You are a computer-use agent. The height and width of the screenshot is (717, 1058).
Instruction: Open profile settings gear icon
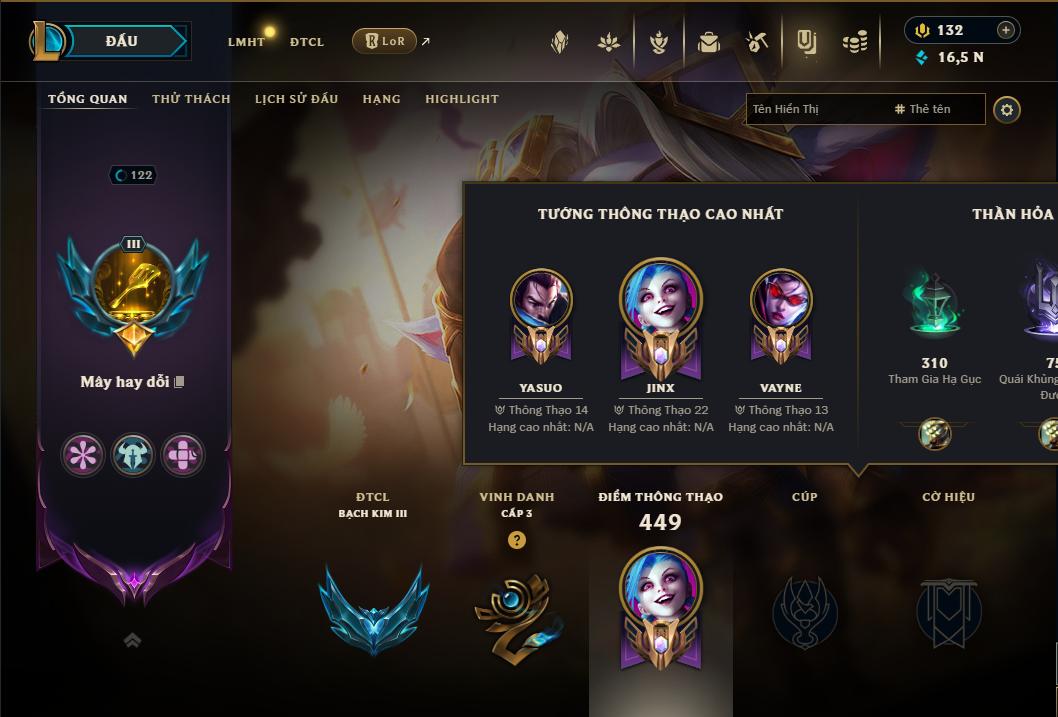click(x=1007, y=109)
